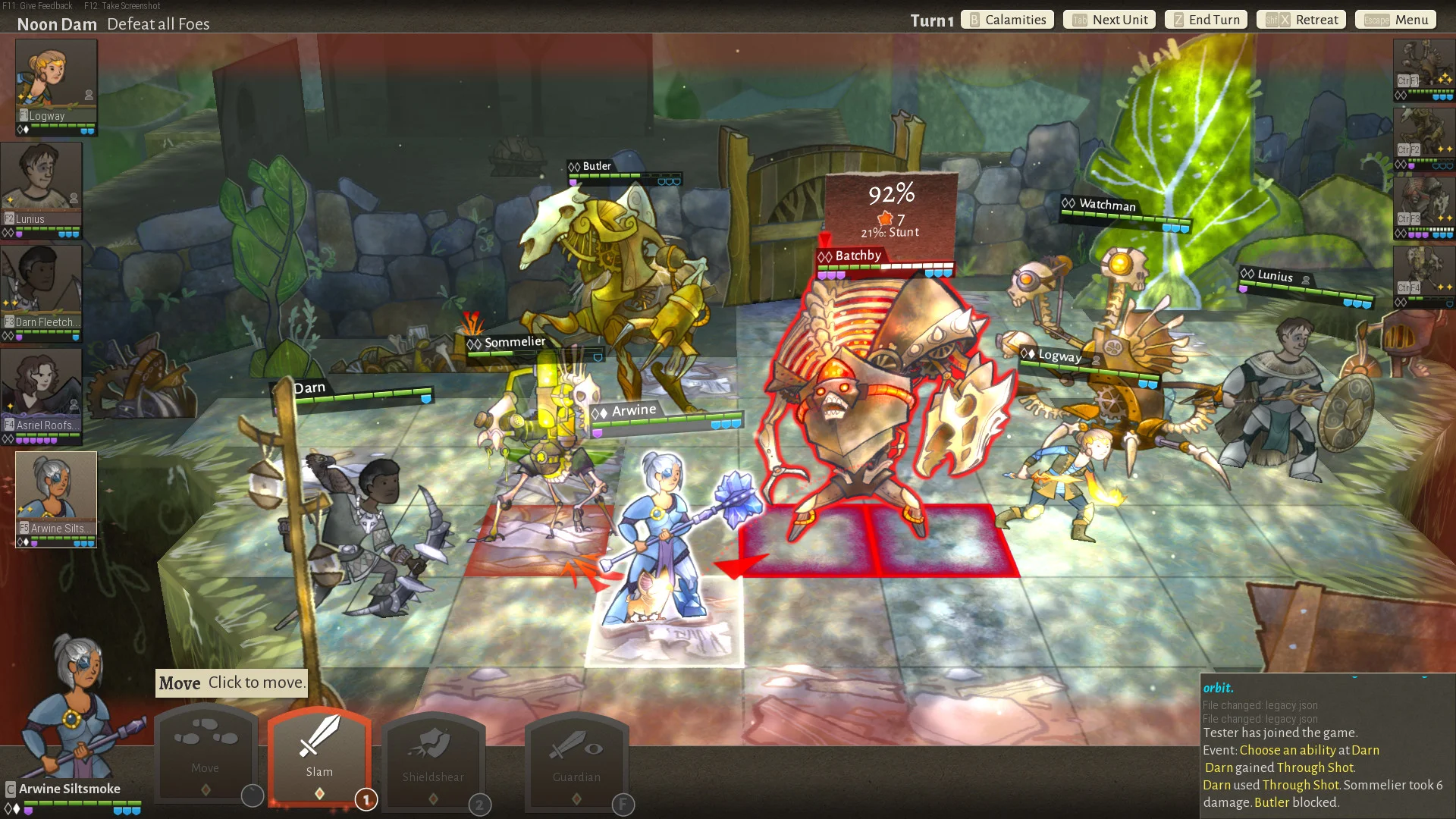Choose the Asriel Roofs portrait
Screen dimensions: 1456x819
click(x=42, y=390)
